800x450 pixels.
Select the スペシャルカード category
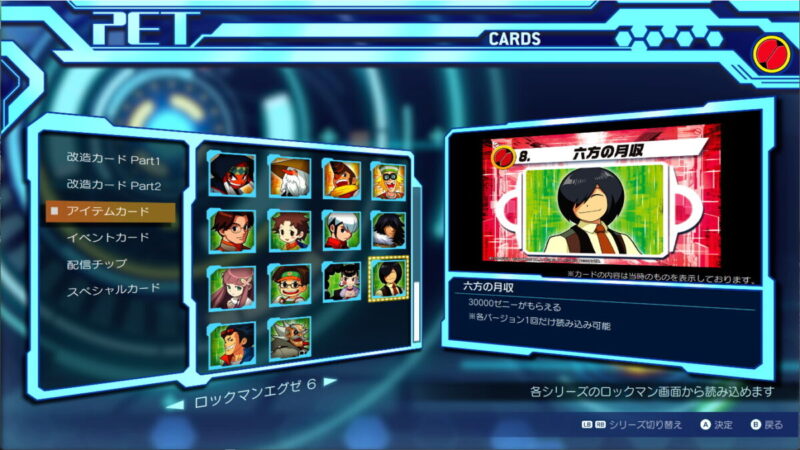[113, 290]
